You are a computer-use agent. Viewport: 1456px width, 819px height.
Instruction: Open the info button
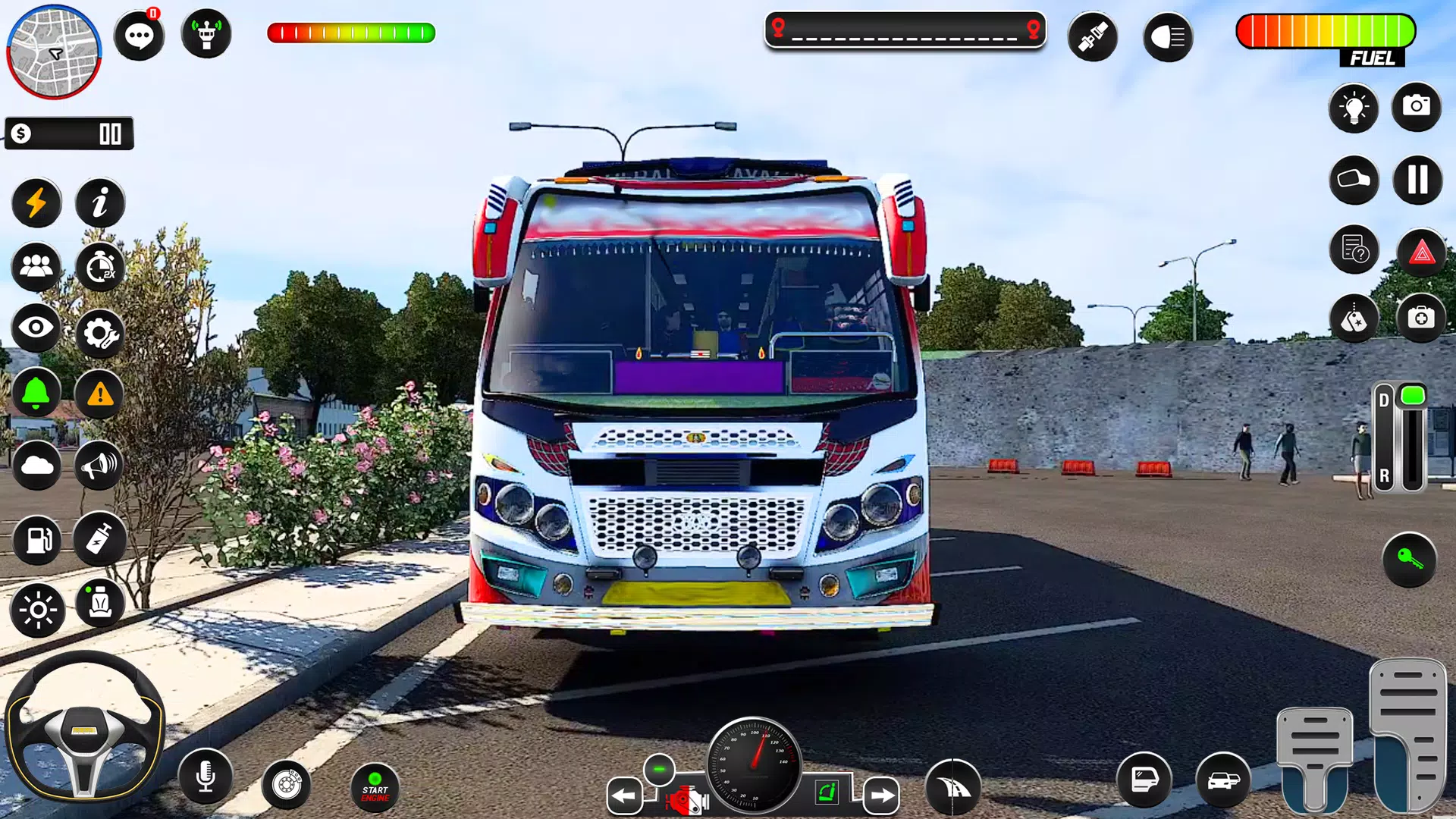tap(99, 203)
